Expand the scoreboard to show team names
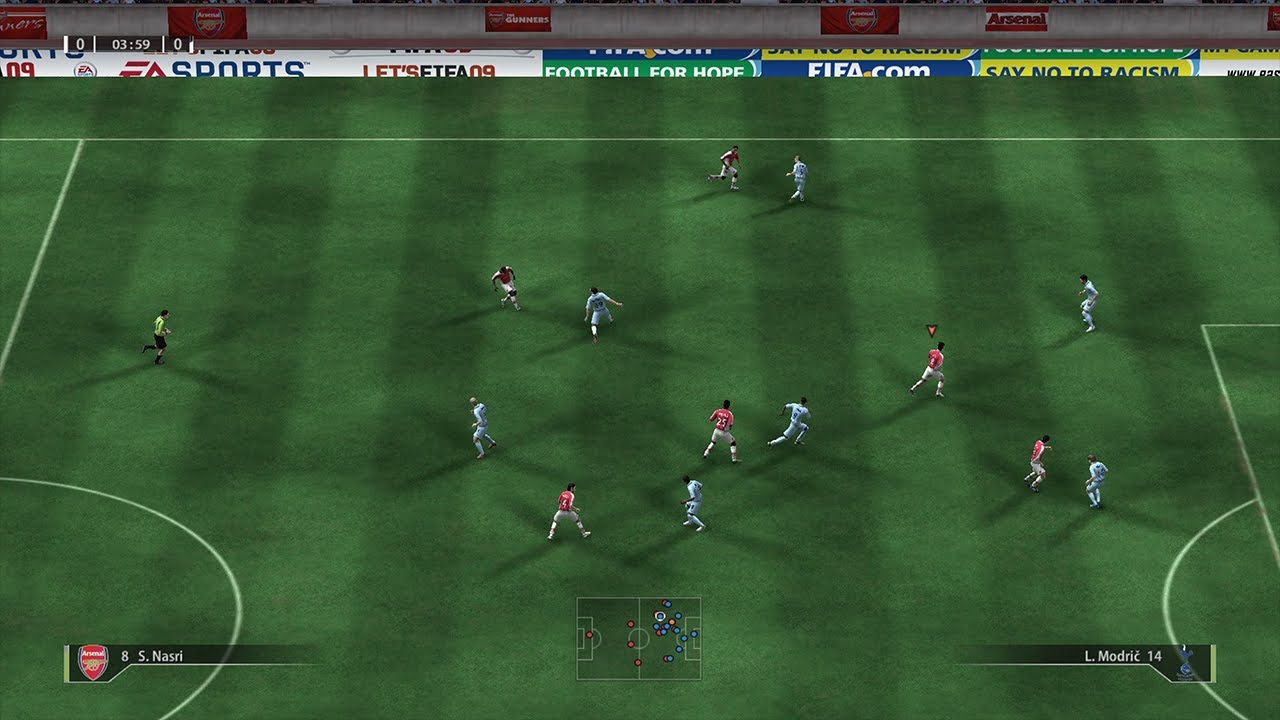This screenshot has height=720, width=1280. (130, 44)
